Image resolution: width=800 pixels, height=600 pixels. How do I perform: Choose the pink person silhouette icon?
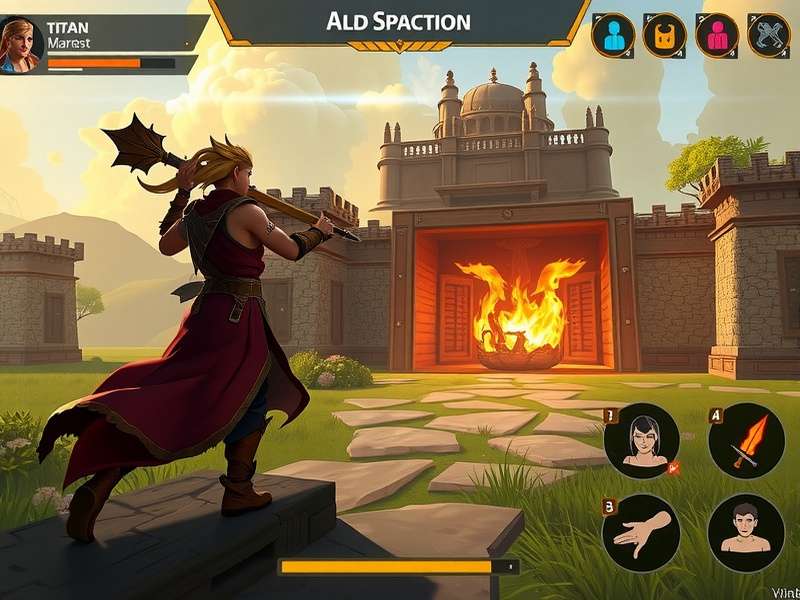[717, 36]
